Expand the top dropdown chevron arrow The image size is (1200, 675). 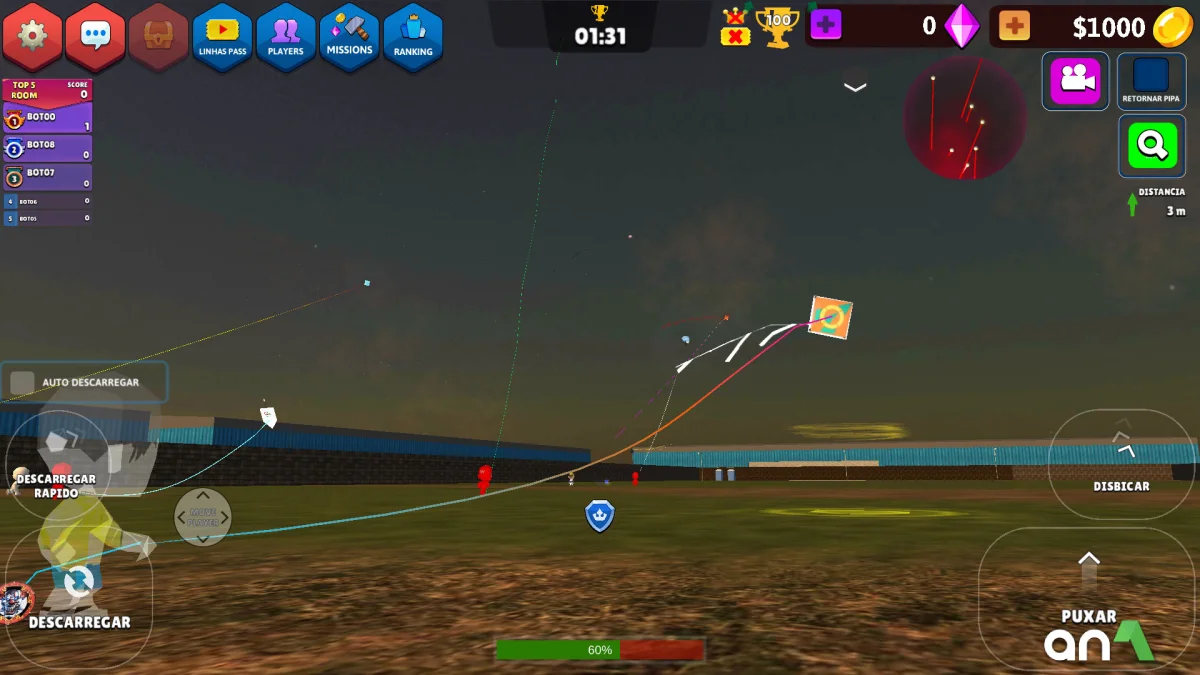click(855, 87)
